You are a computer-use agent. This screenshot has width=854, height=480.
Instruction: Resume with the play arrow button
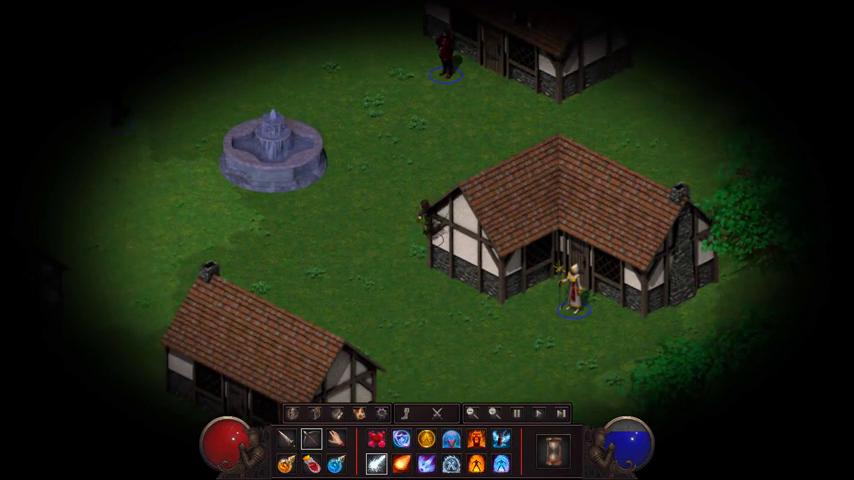(x=539, y=413)
